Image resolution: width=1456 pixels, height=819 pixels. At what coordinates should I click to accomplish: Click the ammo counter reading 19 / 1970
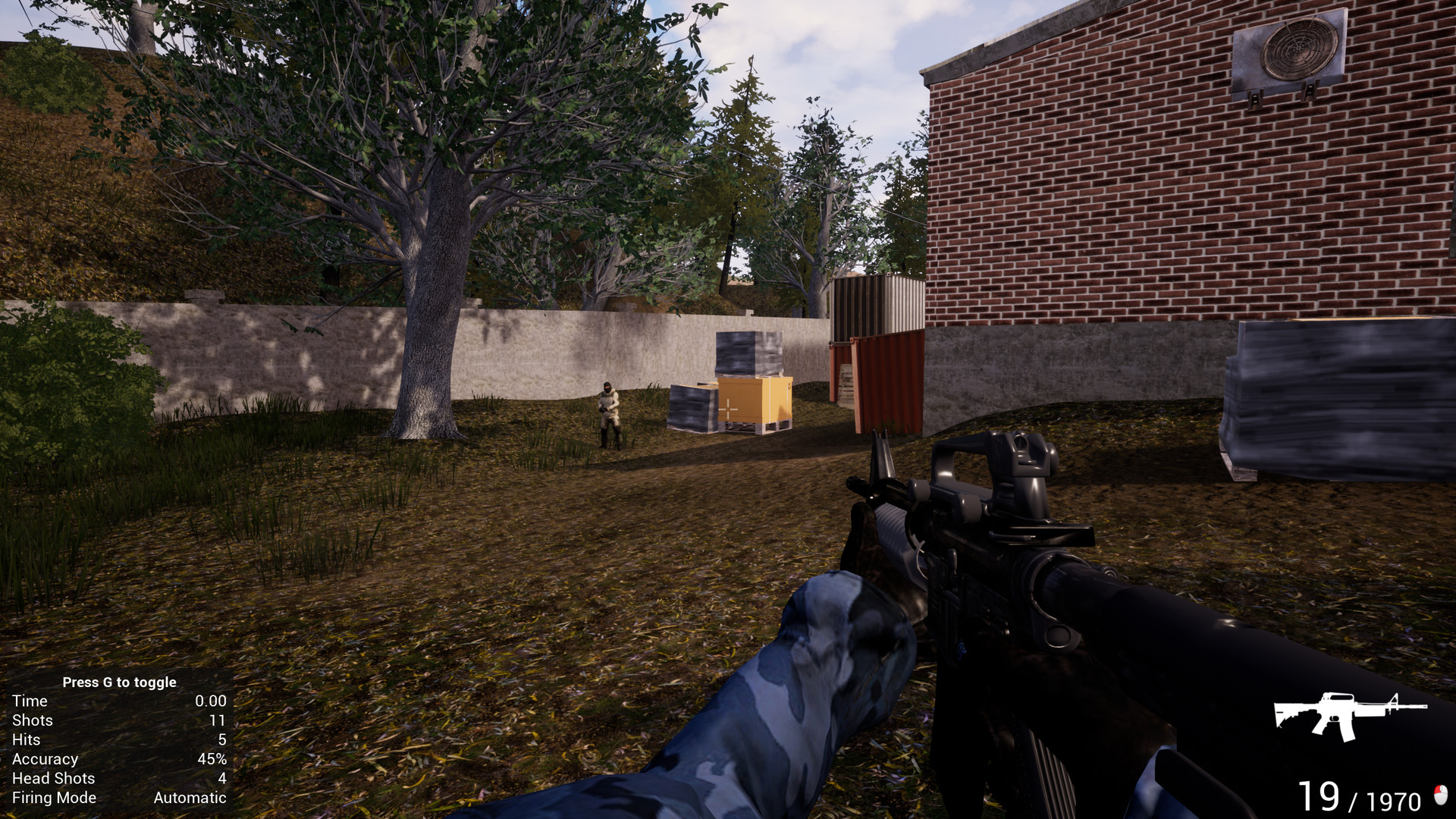click(x=1361, y=795)
